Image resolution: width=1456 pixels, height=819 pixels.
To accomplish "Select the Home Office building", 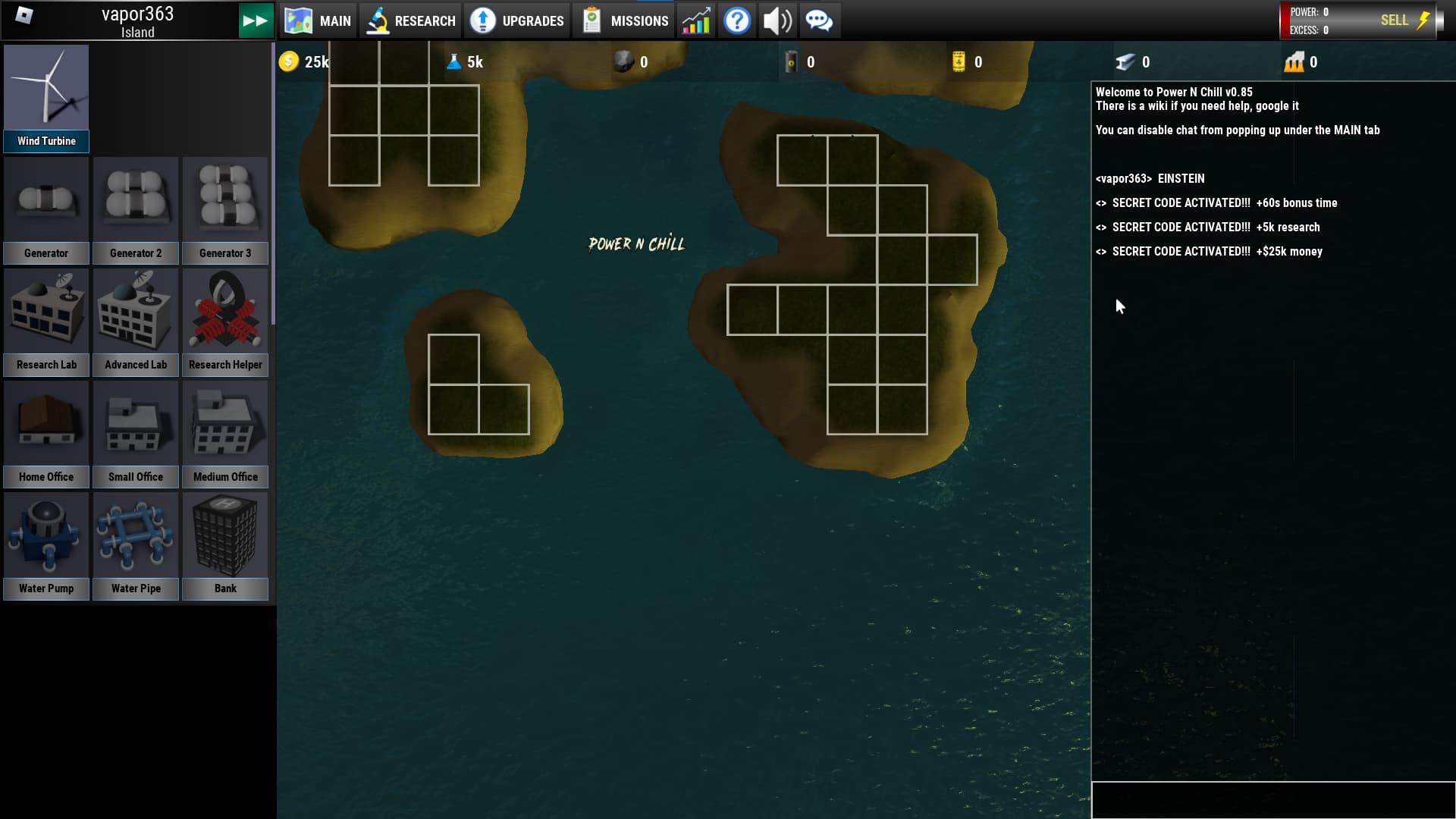I will point(46,434).
